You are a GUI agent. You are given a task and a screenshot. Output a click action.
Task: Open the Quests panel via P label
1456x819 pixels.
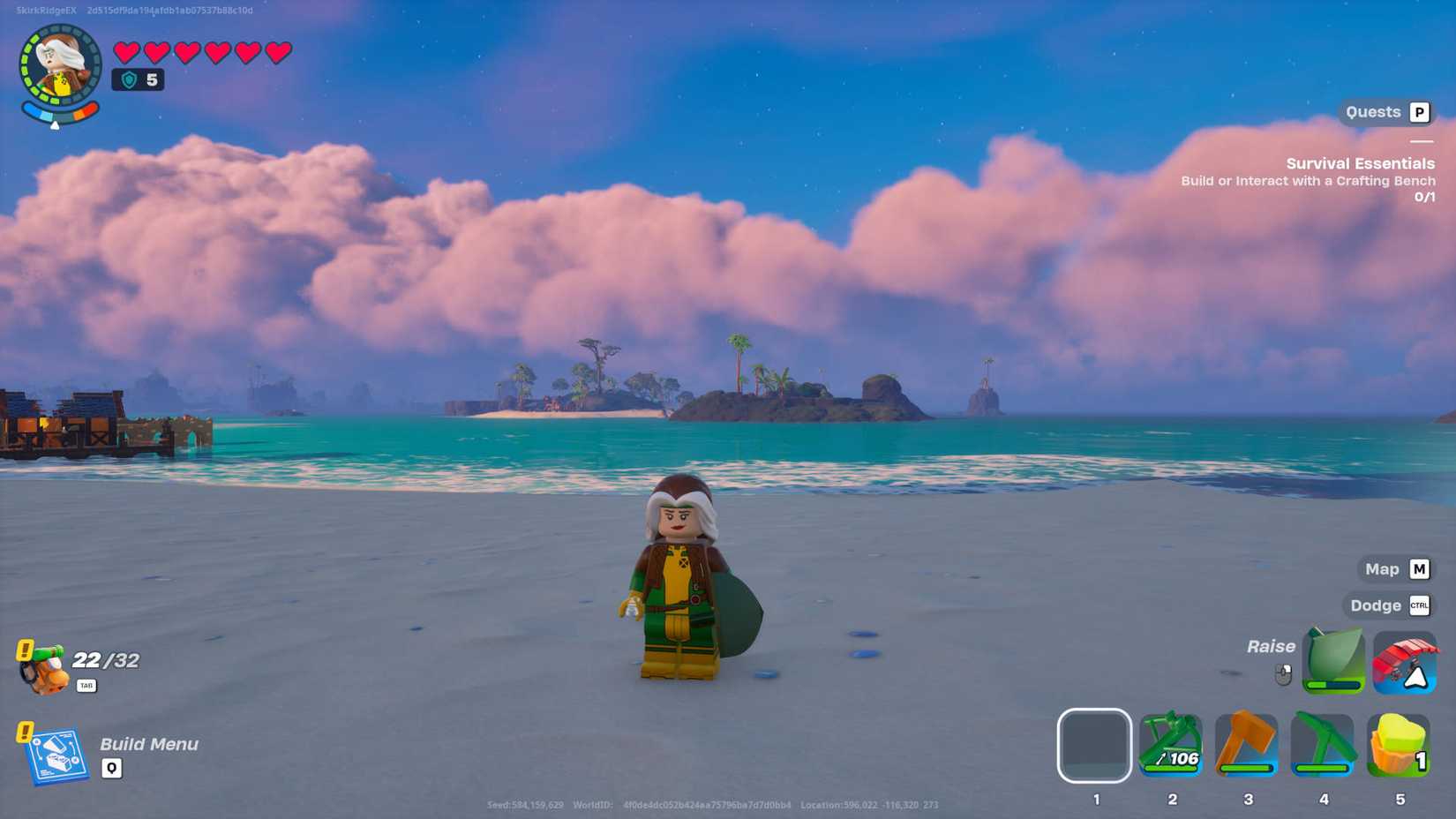[x=1419, y=112]
